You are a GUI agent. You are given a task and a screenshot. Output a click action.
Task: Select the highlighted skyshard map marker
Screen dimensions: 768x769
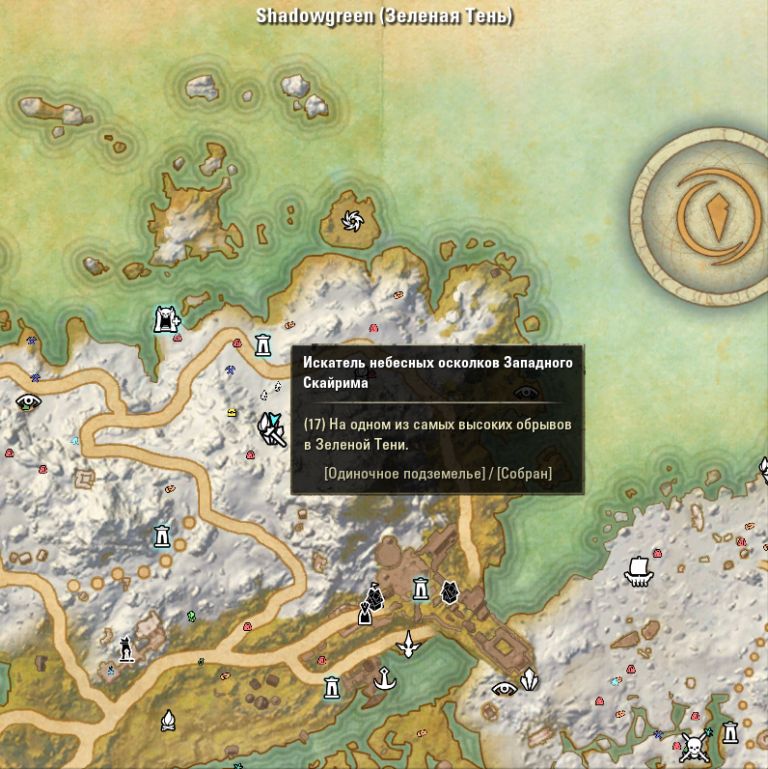[x=270, y=429]
